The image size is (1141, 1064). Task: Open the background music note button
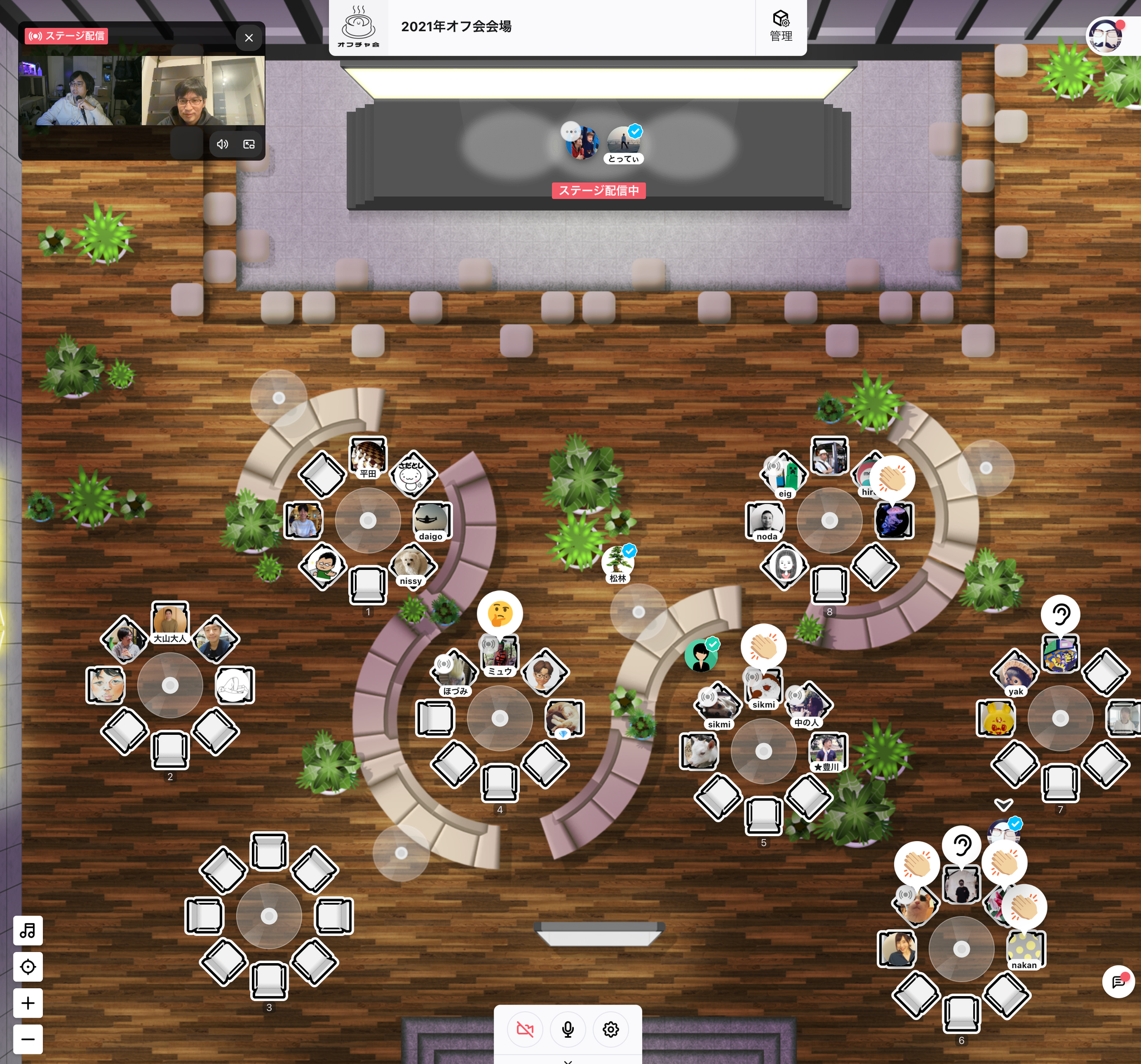27,930
